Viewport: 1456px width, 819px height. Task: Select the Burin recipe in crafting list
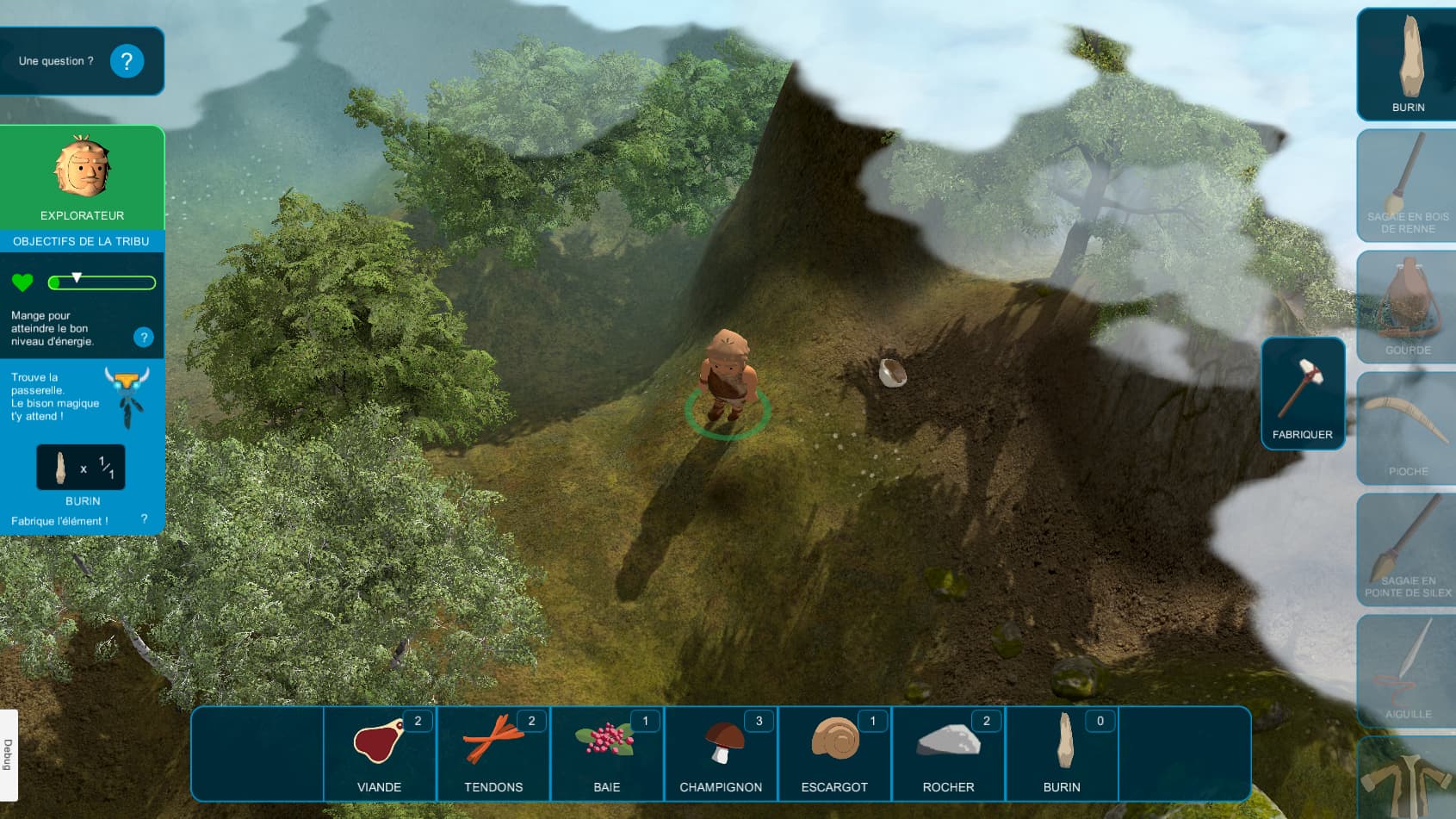click(x=1408, y=65)
